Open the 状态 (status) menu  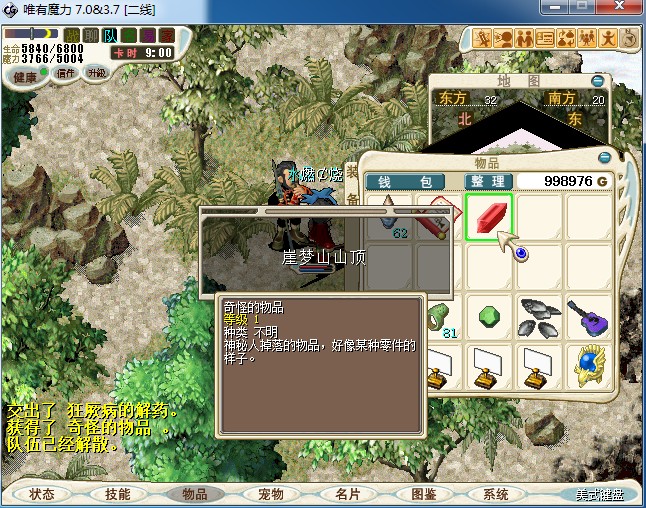click(42, 494)
